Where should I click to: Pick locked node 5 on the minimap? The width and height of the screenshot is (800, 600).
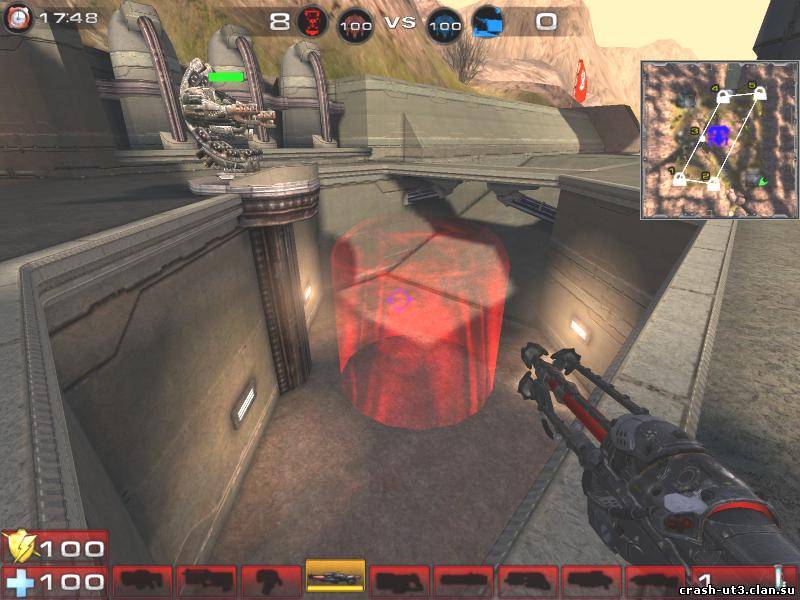759,93
